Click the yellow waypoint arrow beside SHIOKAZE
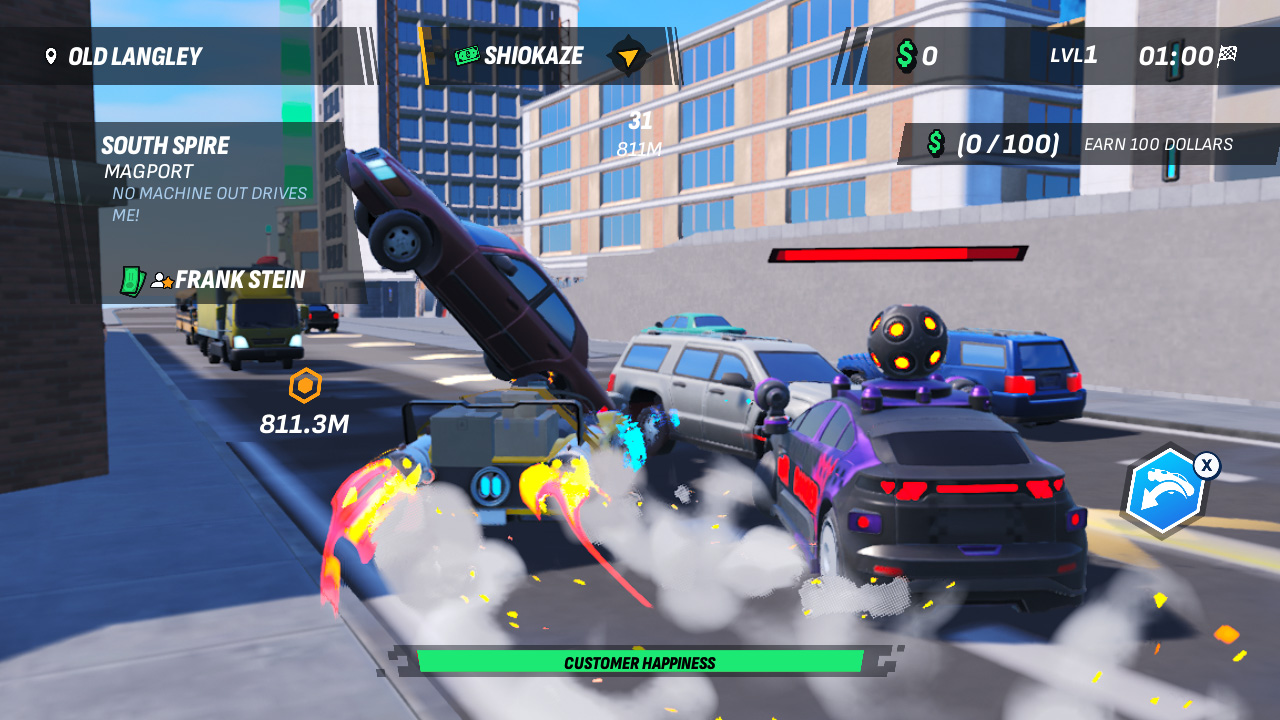Screen dimensions: 1280x720 (626, 56)
